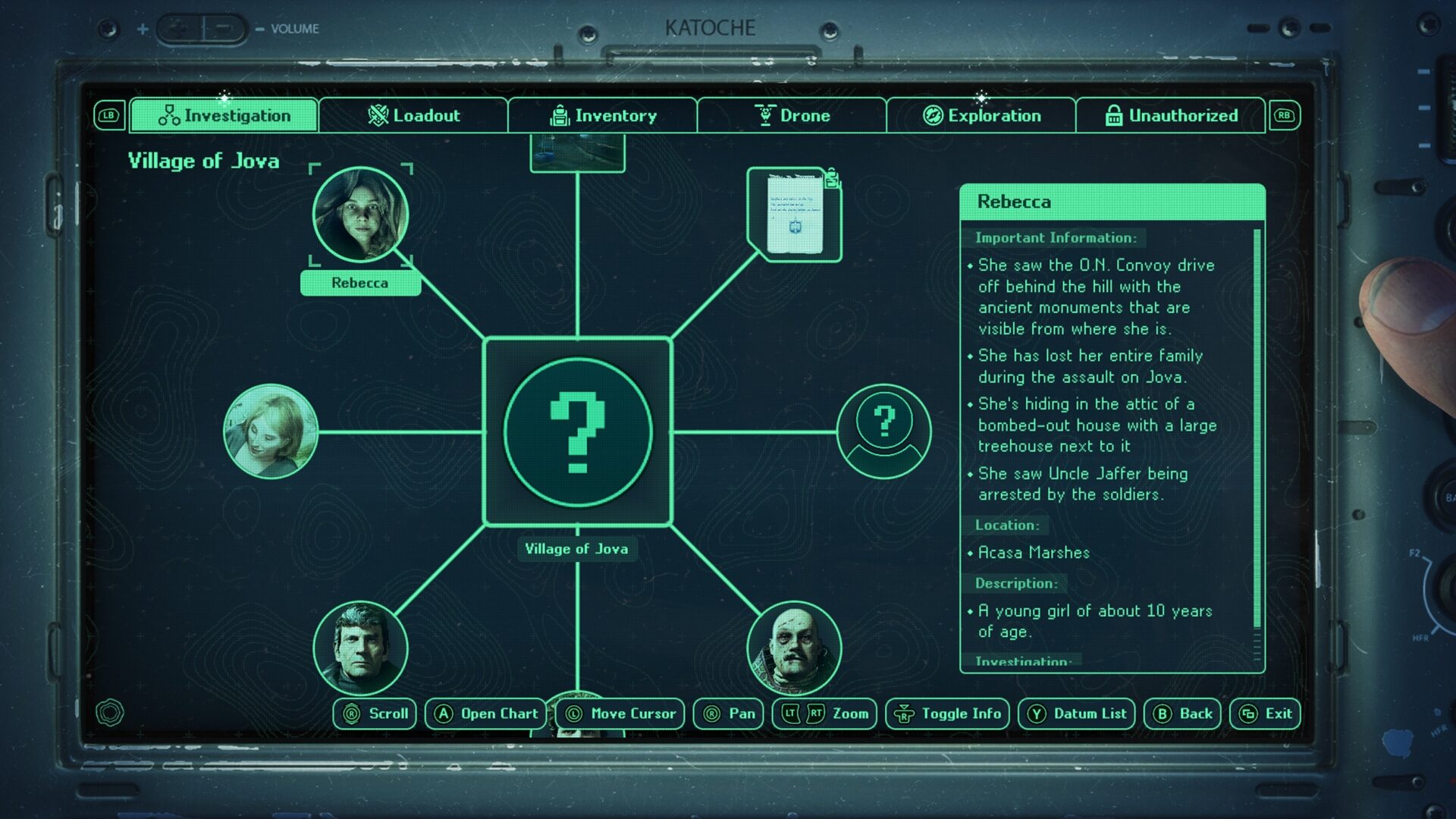Go back with the Back button
Viewport: 1456px width, 819px height.
(1182, 714)
